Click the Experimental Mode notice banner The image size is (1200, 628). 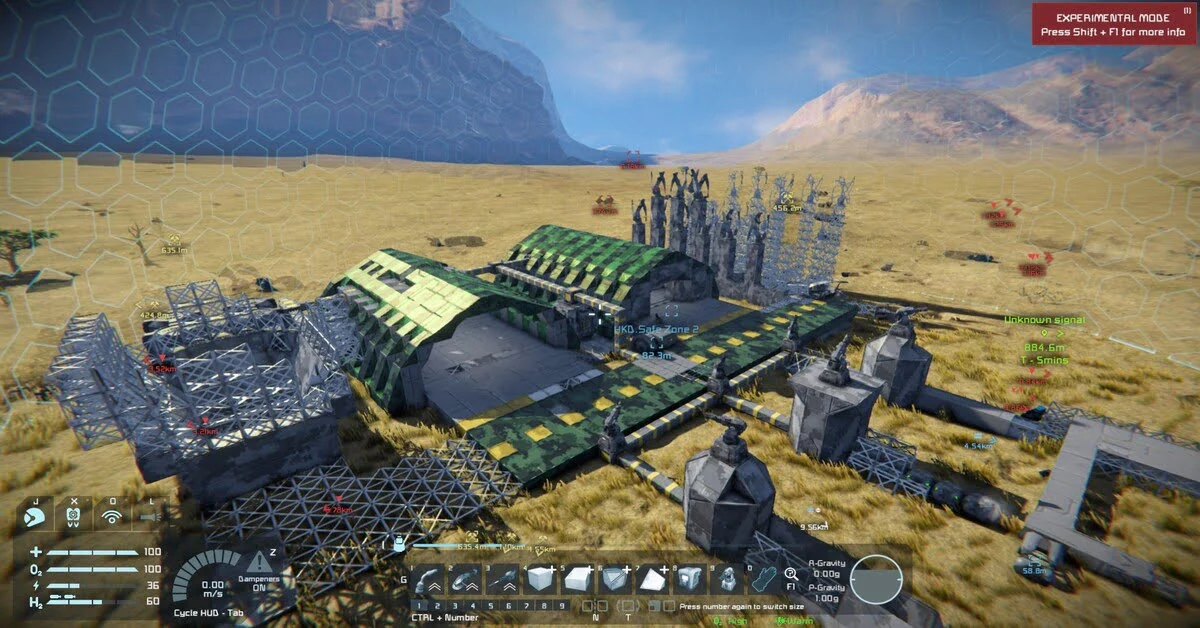(1113, 25)
